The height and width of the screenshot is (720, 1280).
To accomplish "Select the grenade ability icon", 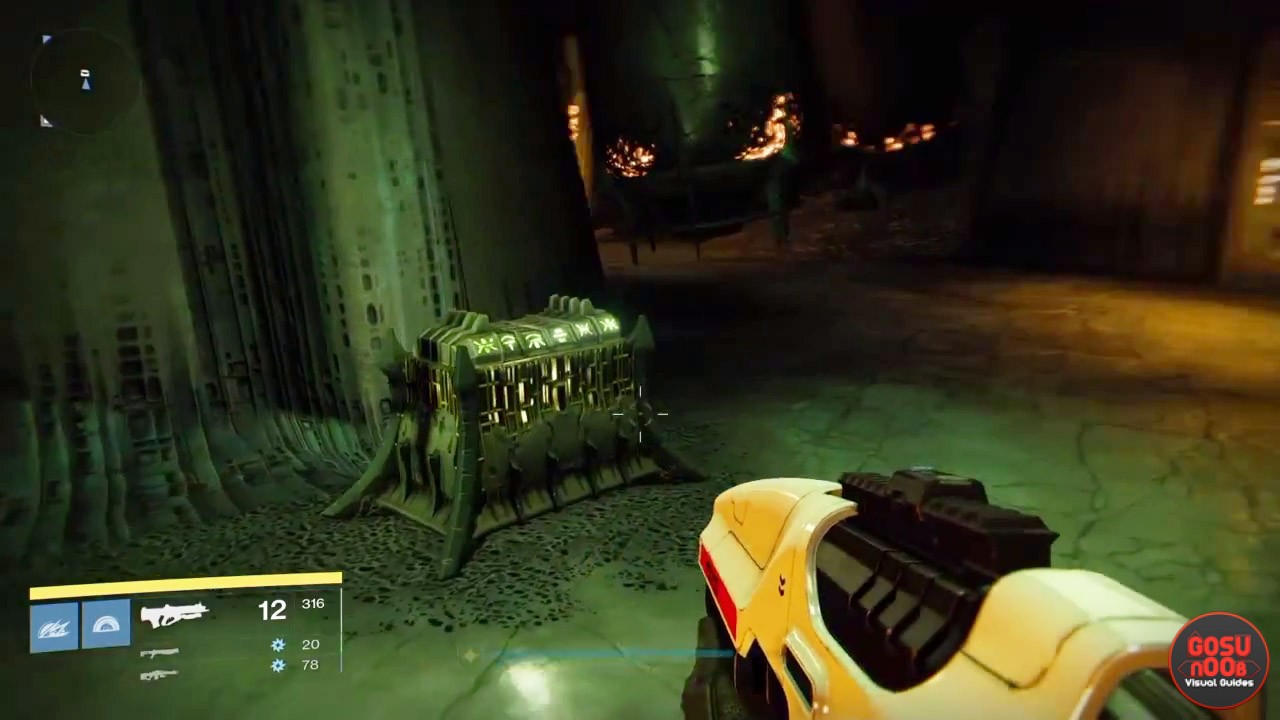I will [55, 625].
